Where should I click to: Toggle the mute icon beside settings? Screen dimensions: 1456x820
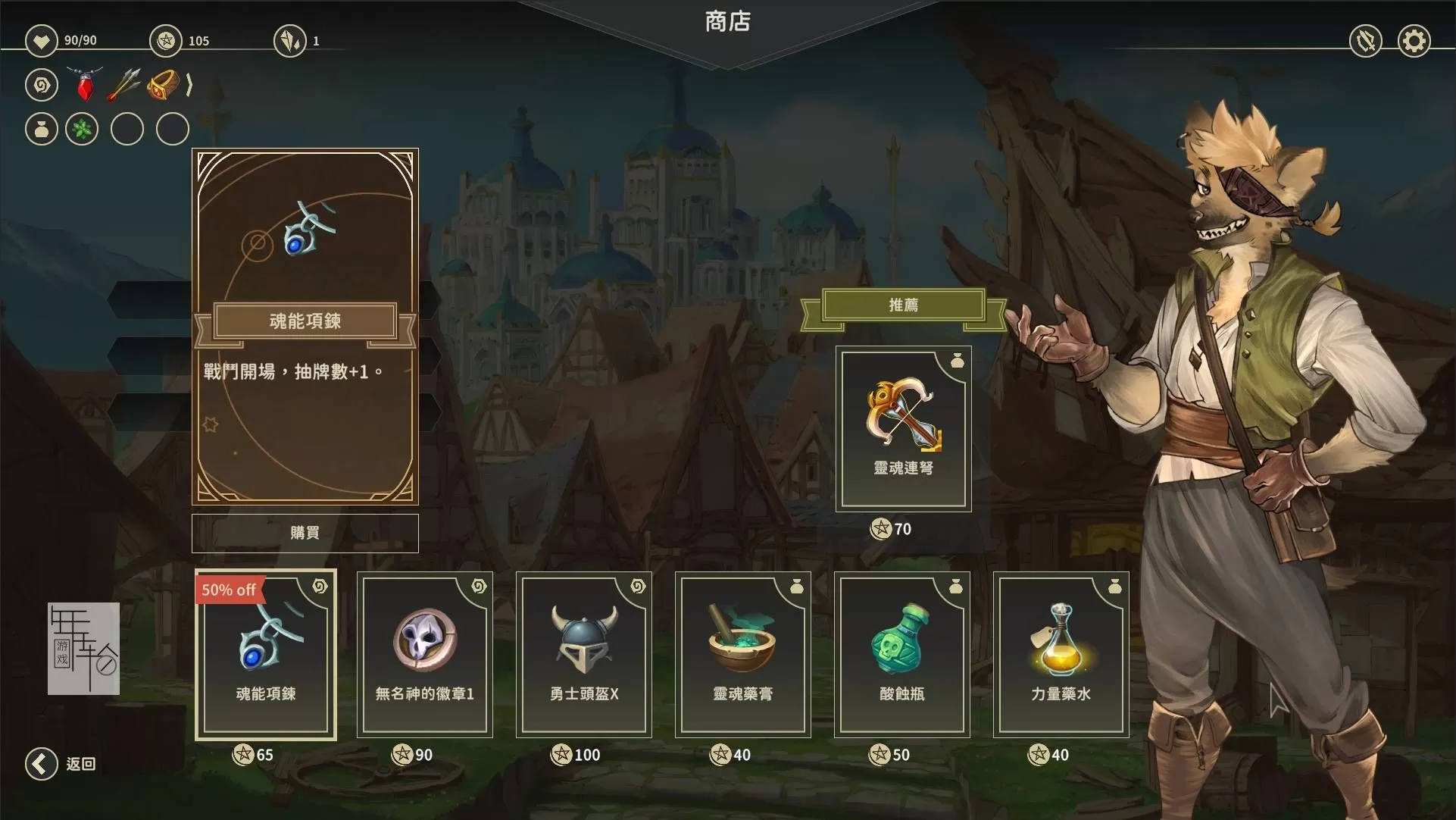(x=1366, y=41)
